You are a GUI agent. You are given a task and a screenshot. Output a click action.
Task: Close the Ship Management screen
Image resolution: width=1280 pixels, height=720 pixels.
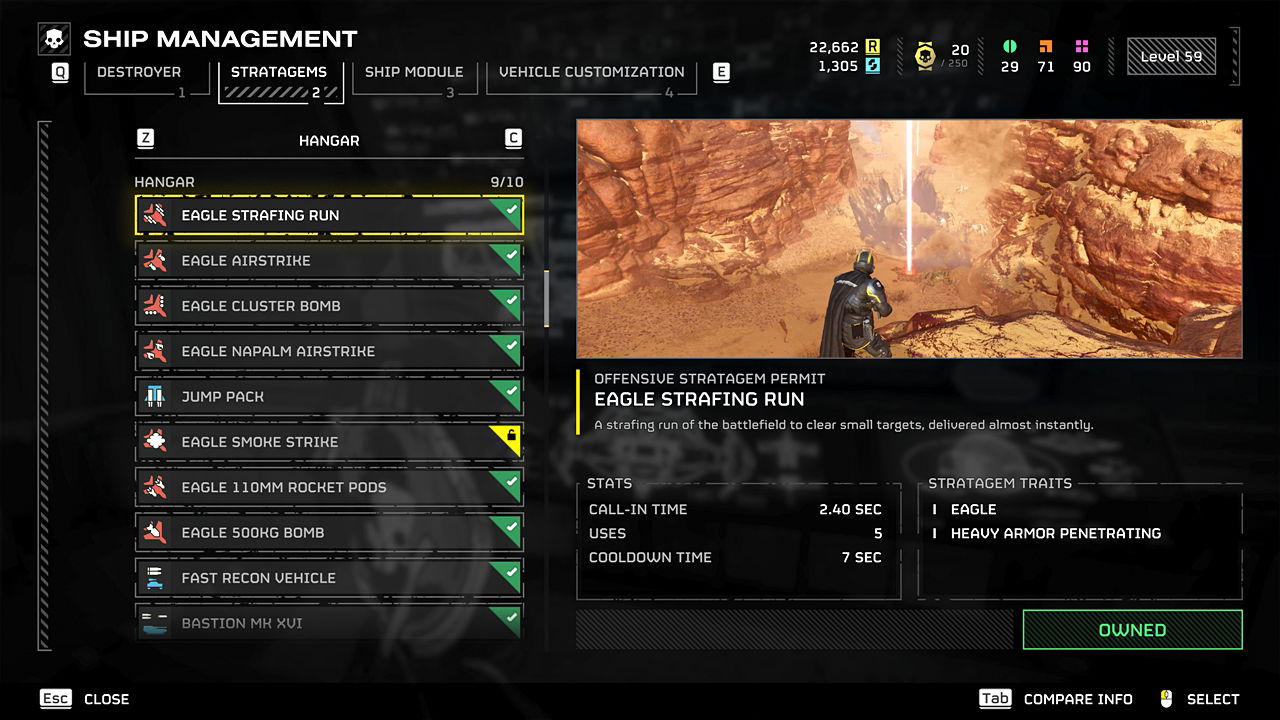[85, 699]
